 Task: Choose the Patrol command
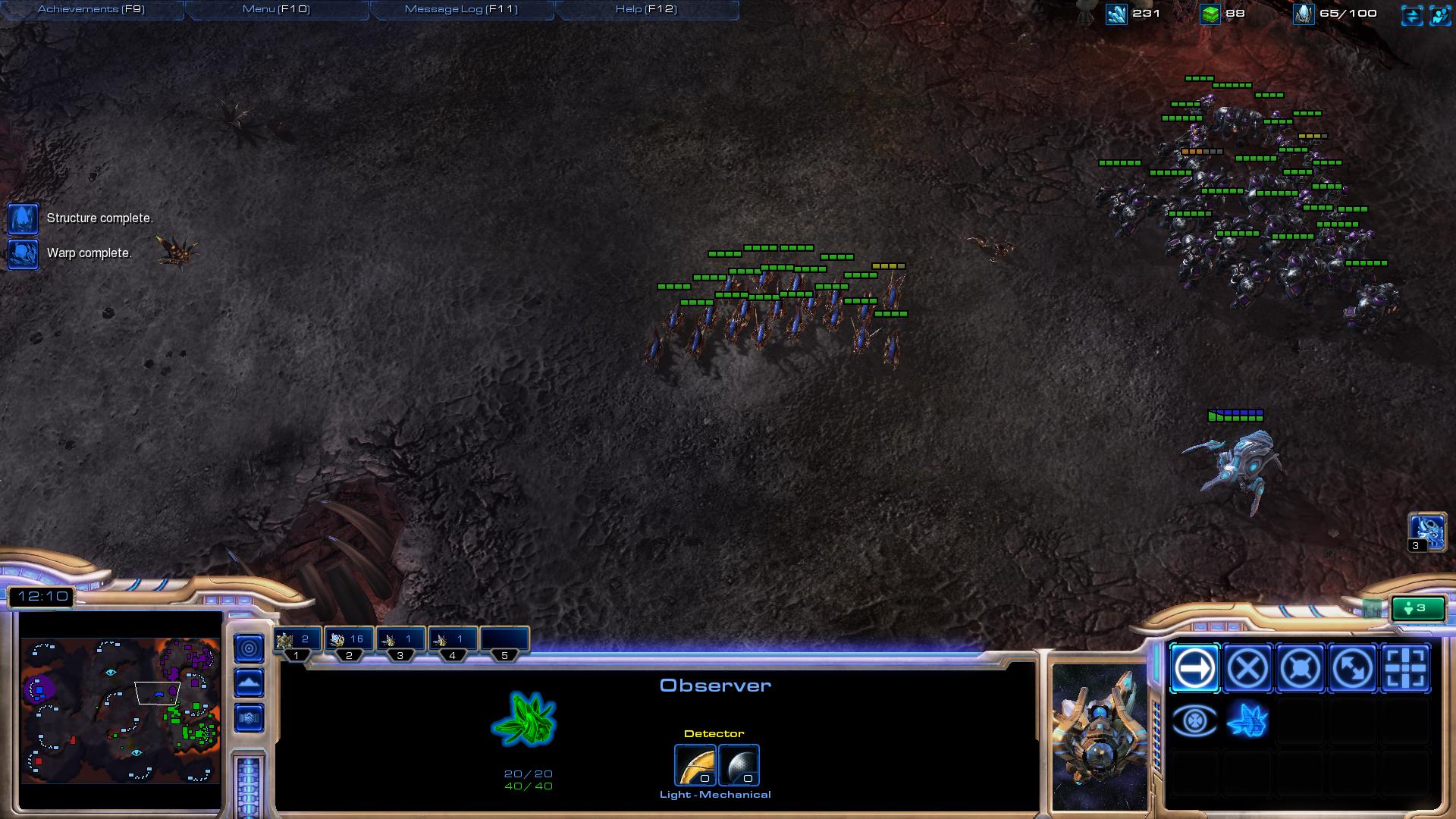(x=1353, y=668)
